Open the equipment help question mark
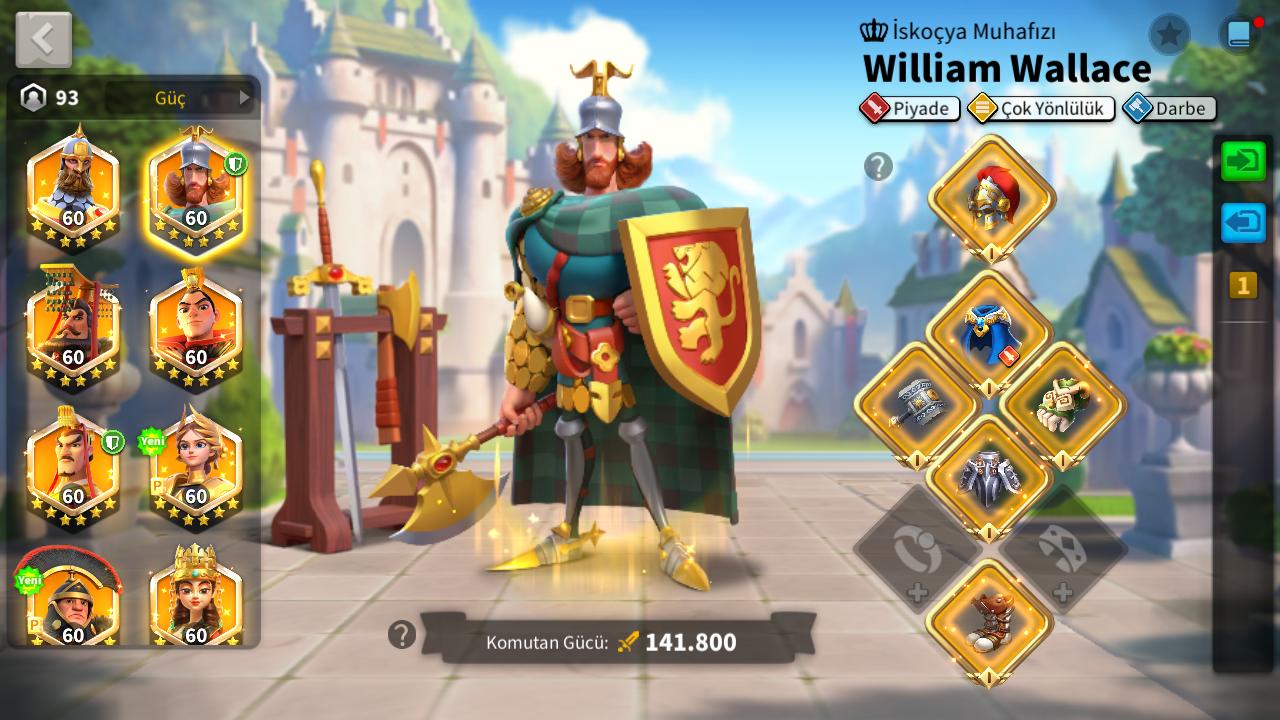 pos(878,167)
